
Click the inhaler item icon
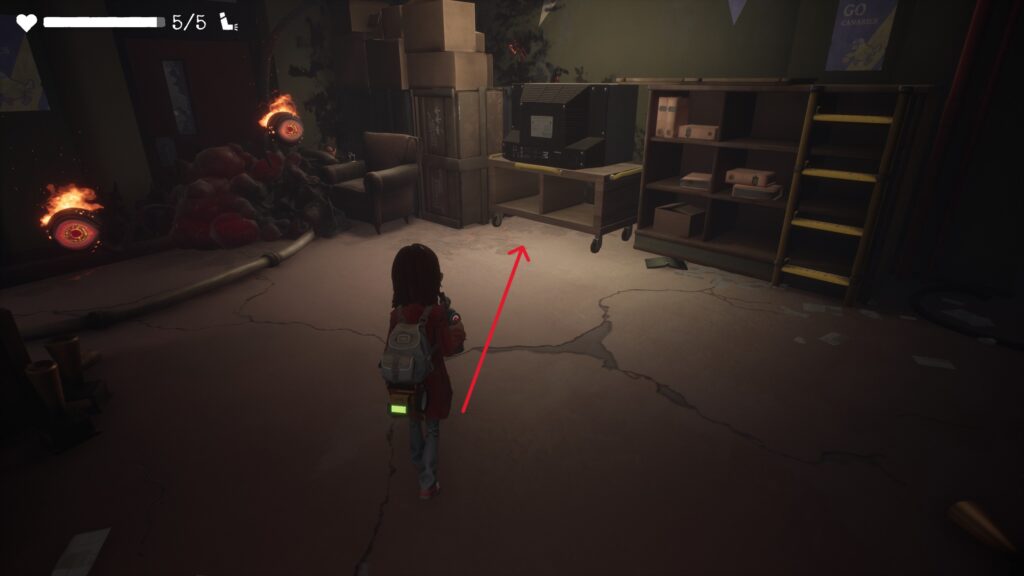[227, 22]
